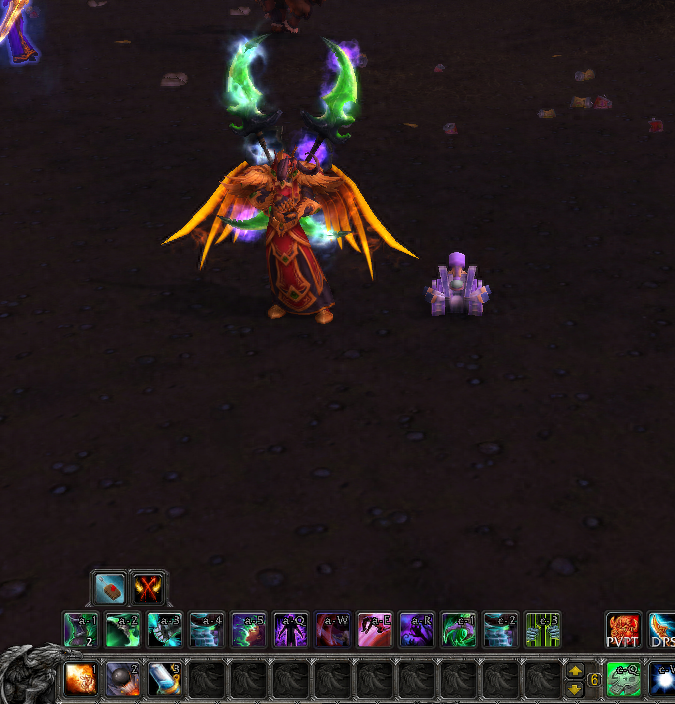Use the ability bound to a-W
The image size is (675, 704).
[x=333, y=630]
